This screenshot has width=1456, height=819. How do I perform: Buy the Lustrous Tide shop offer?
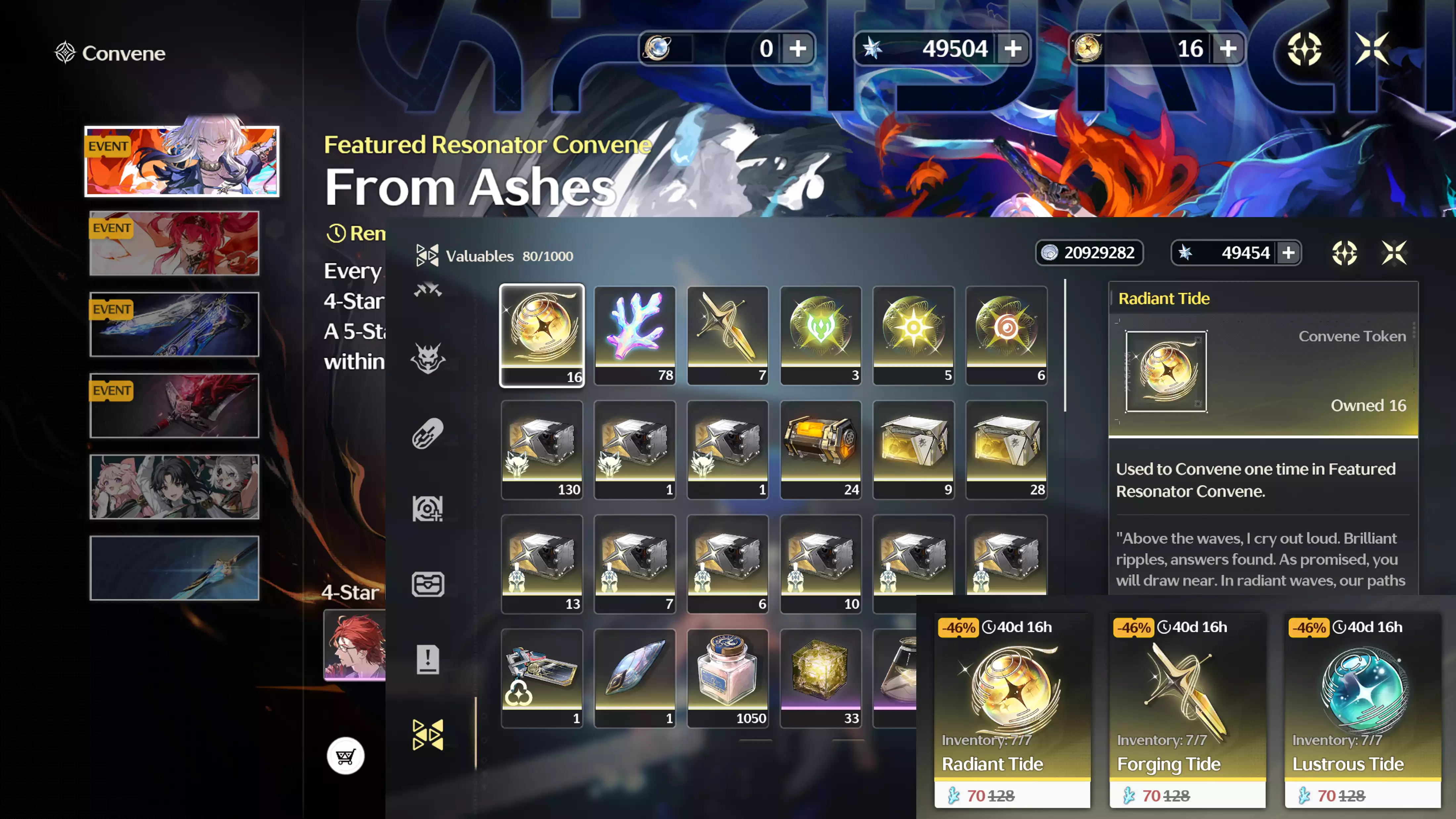pos(1362,710)
